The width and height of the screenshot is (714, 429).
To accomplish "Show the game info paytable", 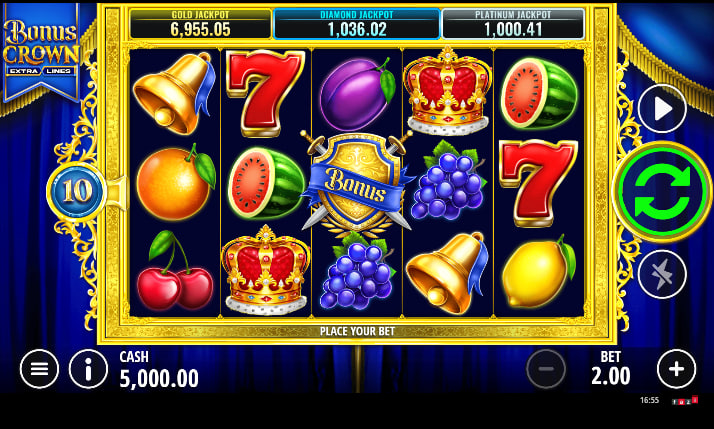I will click(x=88, y=369).
